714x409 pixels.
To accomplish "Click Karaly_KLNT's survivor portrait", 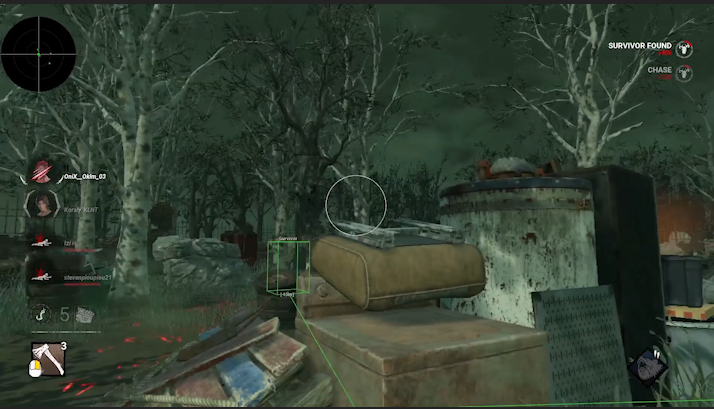I will [40, 205].
